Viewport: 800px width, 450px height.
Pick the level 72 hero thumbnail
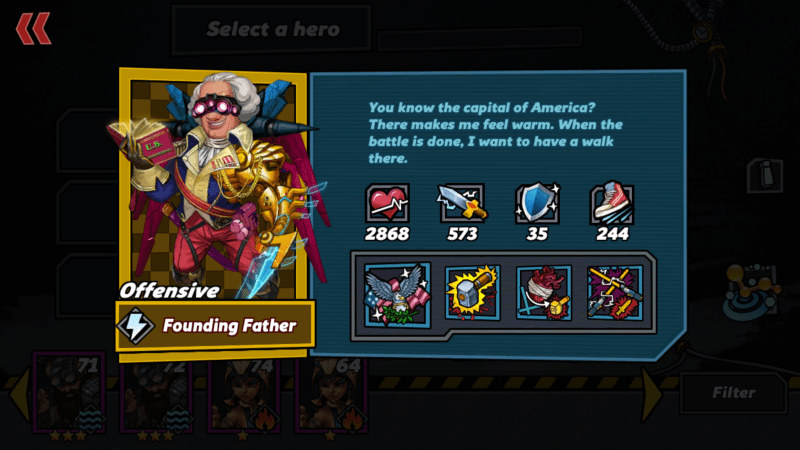click(x=157, y=393)
